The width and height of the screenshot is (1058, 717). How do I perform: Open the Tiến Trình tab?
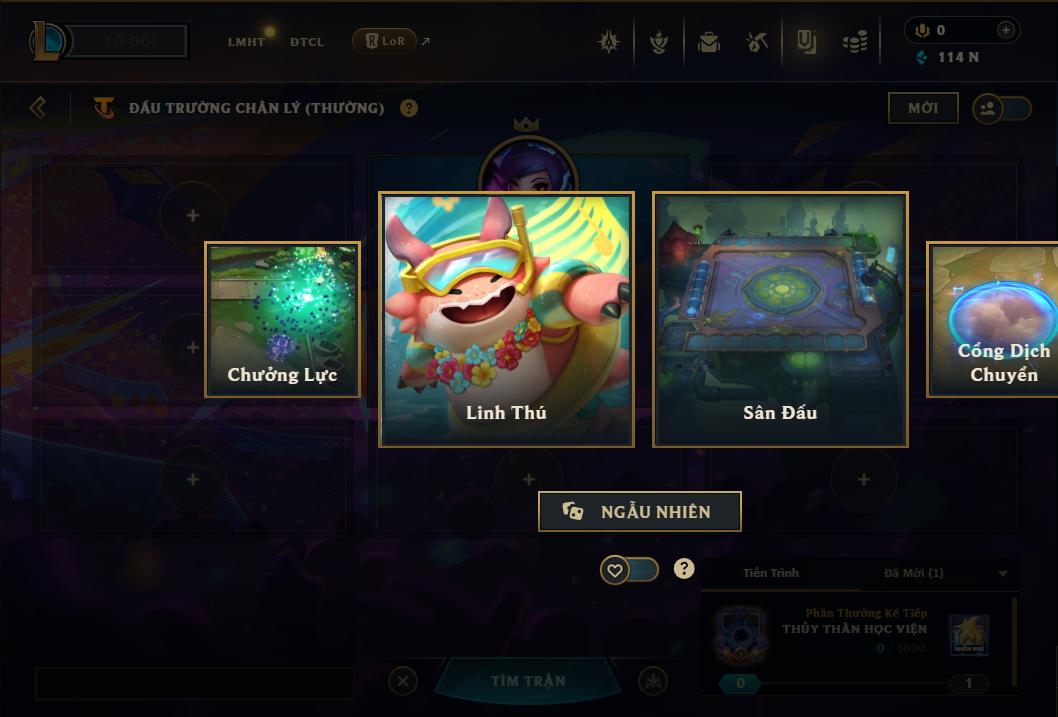click(x=771, y=573)
